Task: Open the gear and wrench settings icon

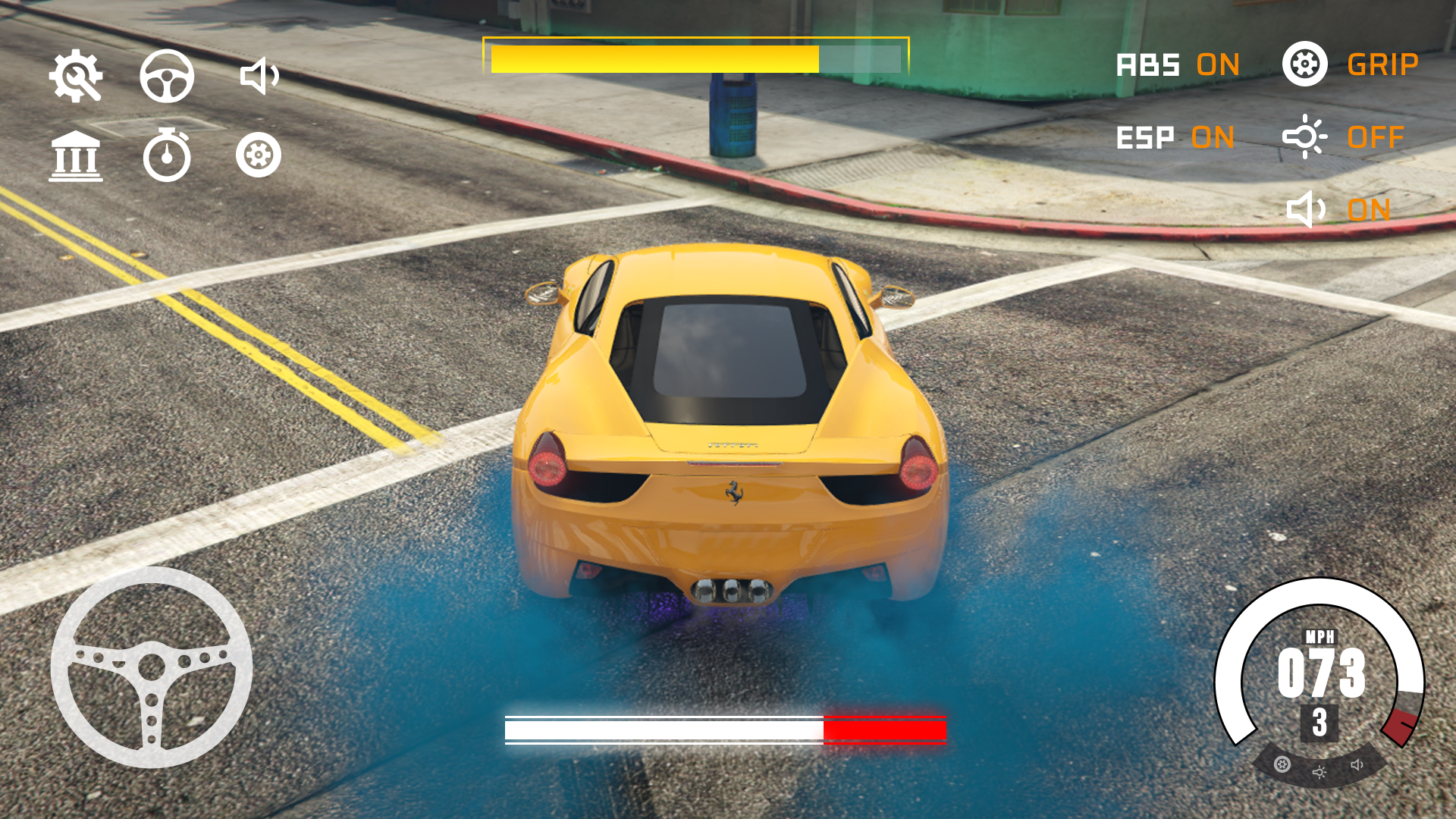Action: click(x=76, y=76)
